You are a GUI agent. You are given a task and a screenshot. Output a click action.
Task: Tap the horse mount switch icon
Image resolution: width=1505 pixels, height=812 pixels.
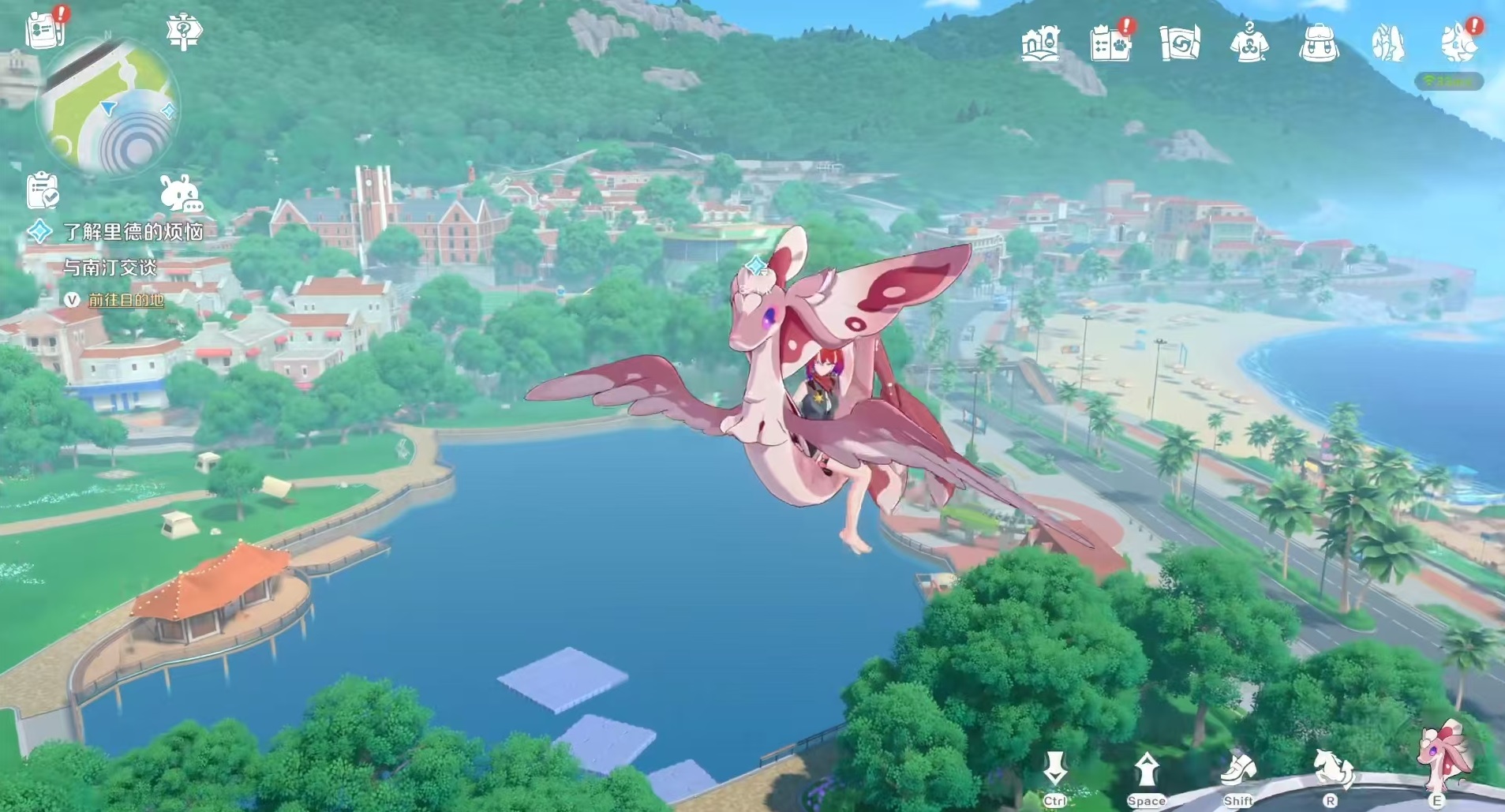[1331, 769]
